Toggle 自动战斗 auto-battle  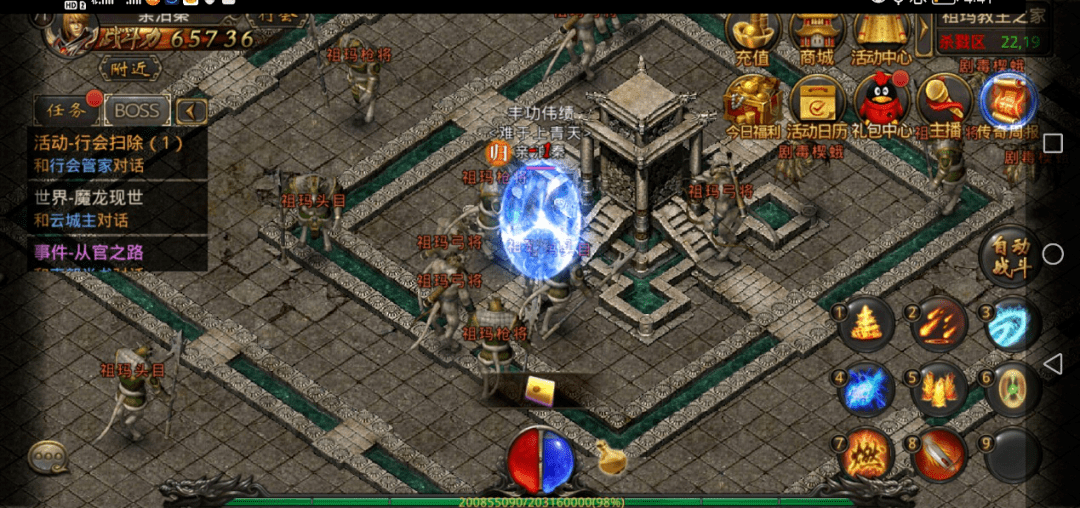click(1010, 256)
